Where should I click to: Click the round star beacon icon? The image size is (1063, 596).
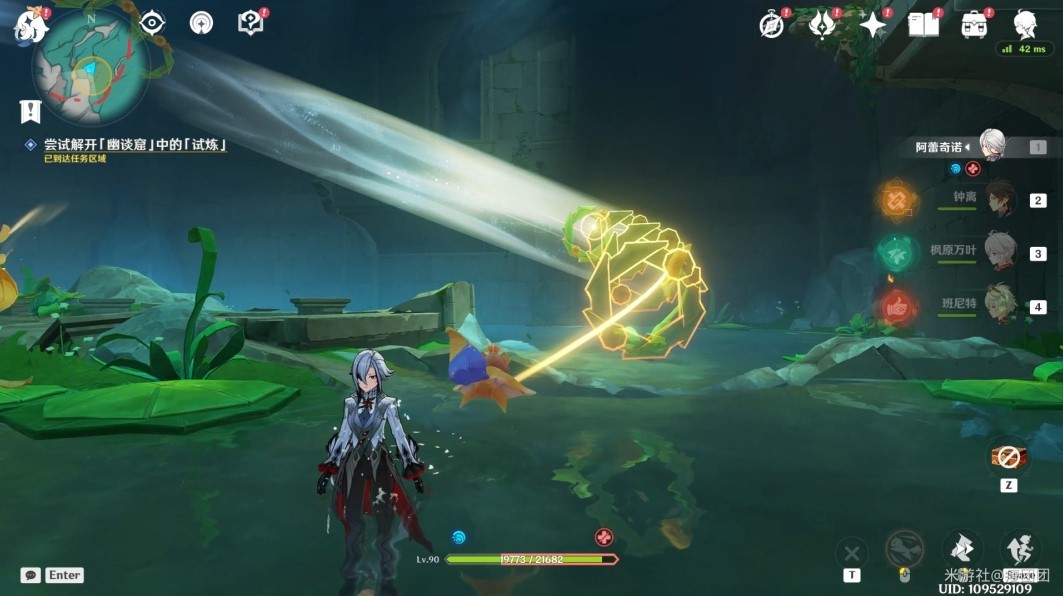[201, 23]
